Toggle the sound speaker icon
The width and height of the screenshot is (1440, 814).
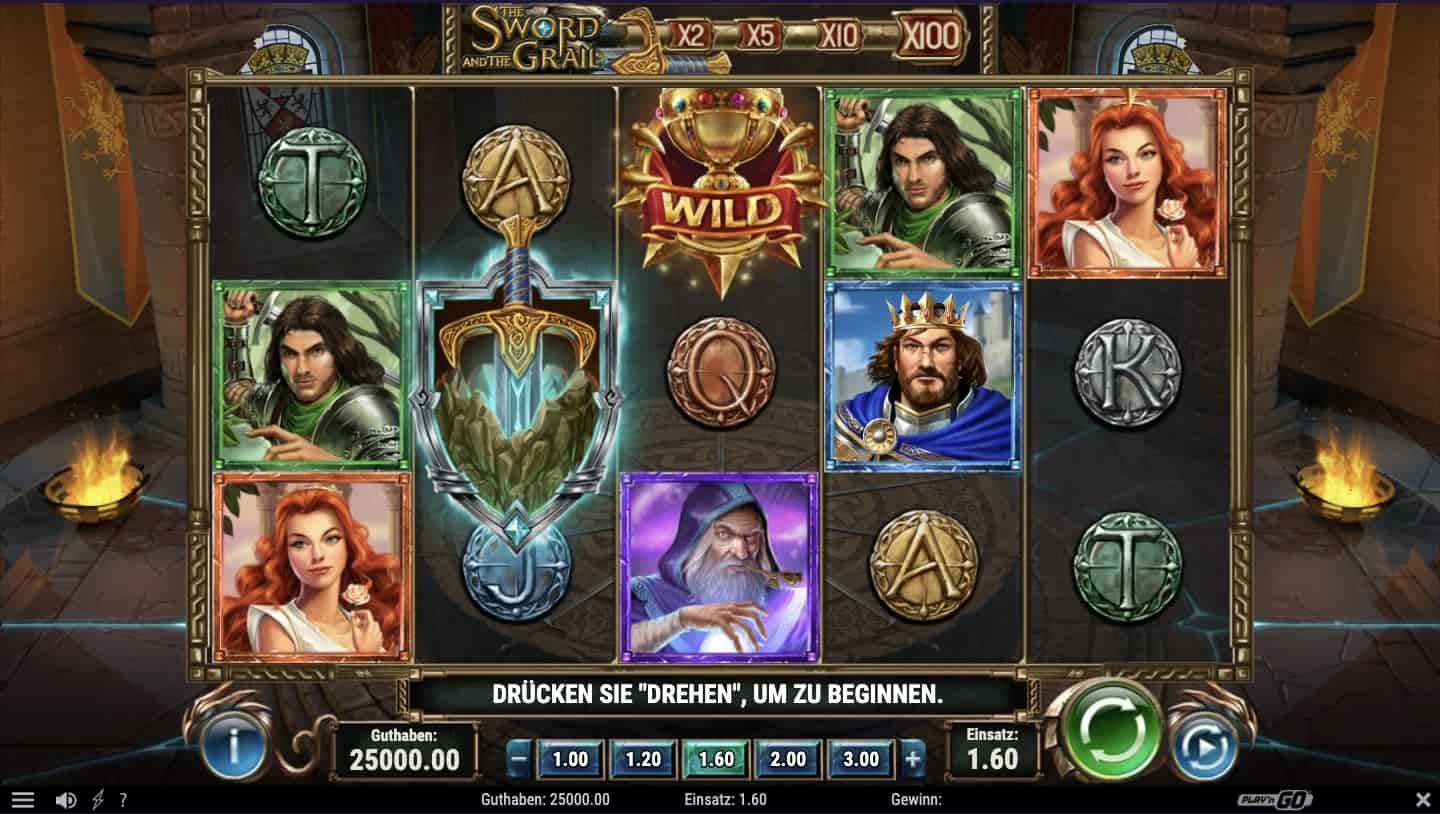(x=66, y=800)
